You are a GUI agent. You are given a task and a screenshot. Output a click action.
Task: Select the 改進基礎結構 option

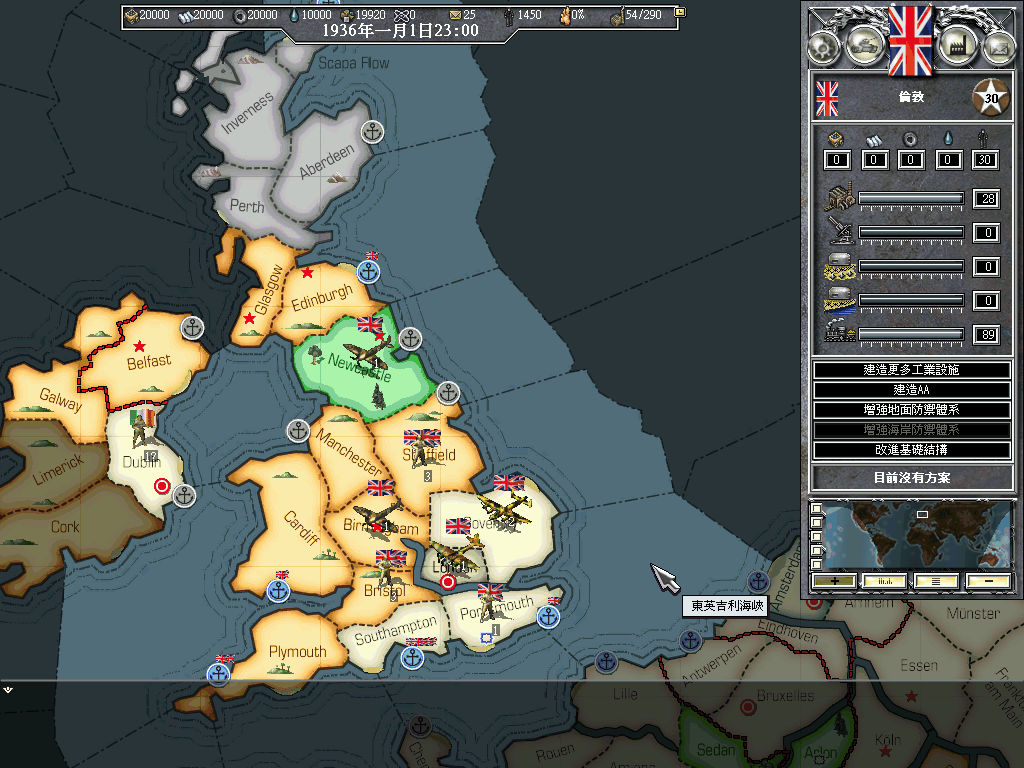tap(911, 450)
